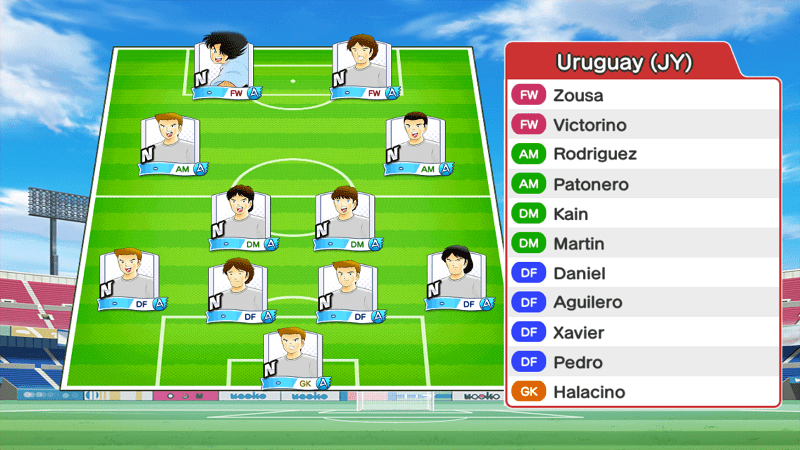
Task: Click the Rodriguez roster row
Action: 642,155
